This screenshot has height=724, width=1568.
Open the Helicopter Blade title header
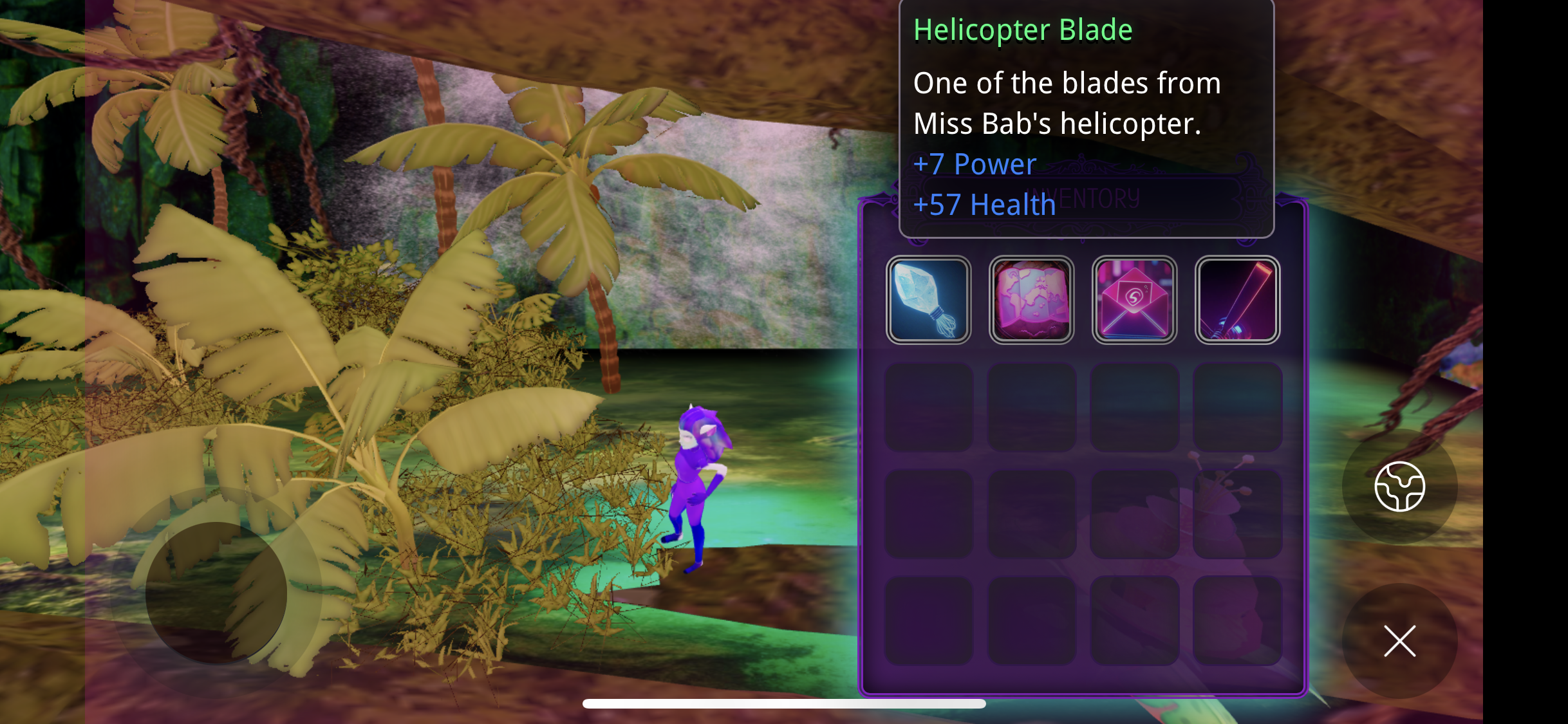point(1022,28)
